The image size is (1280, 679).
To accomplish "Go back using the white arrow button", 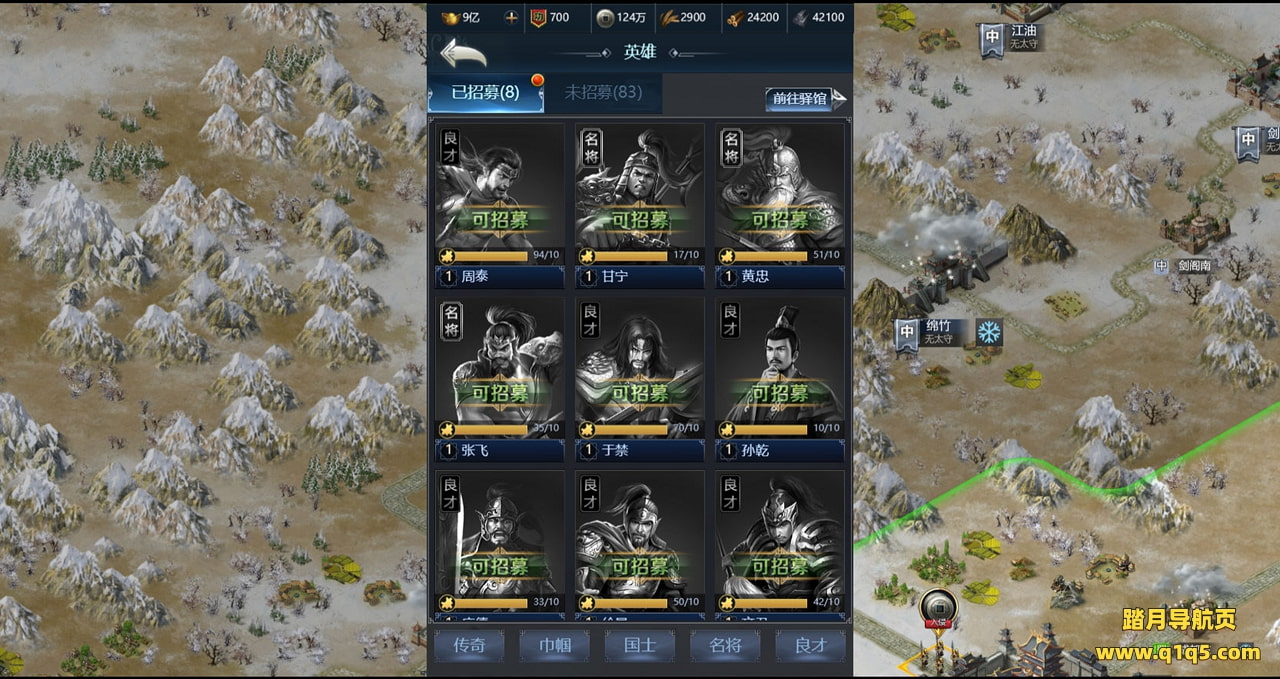I will (x=463, y=52).
